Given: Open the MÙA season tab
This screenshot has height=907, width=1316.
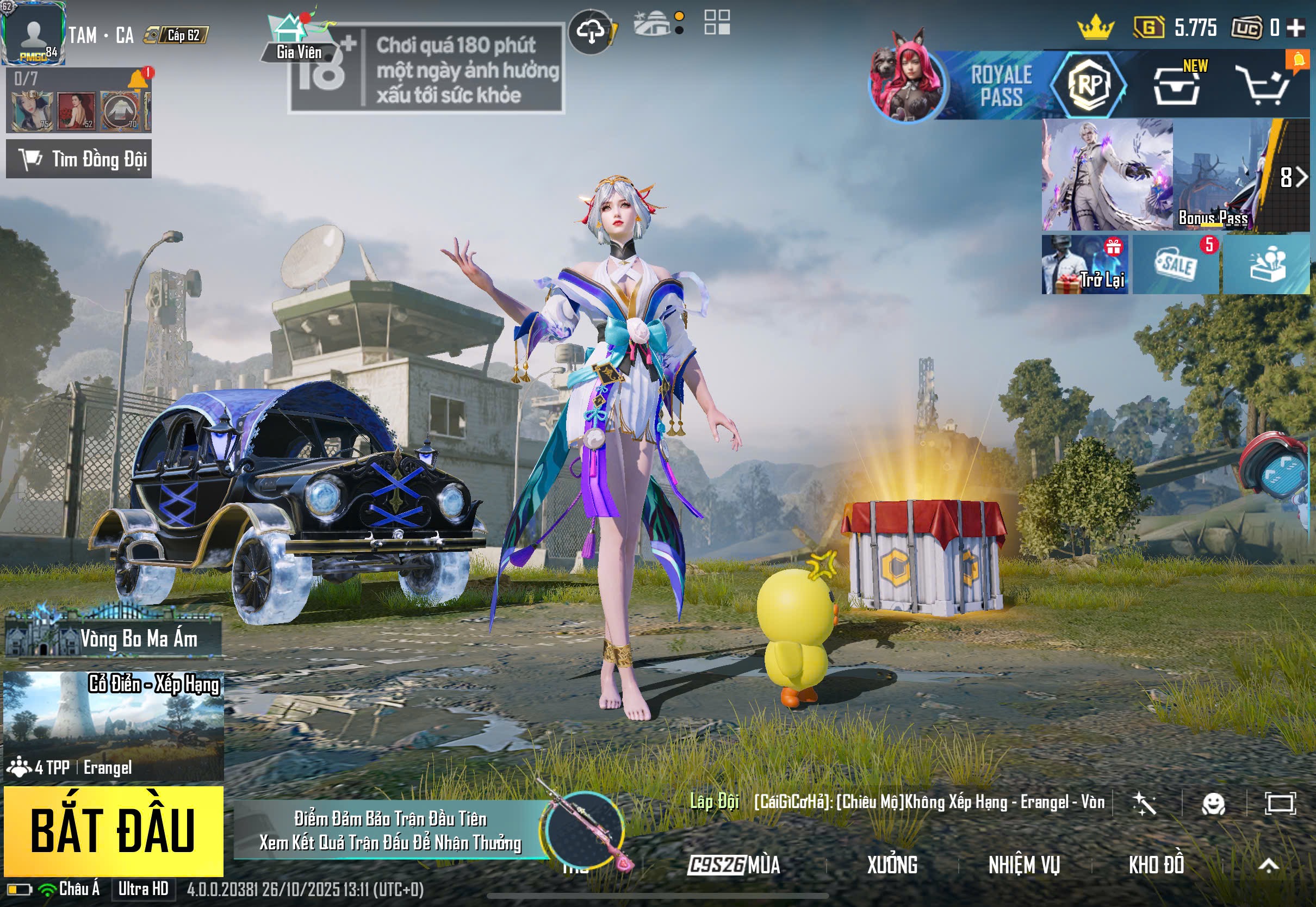Looking at the screenshot, I should (734, 865).
